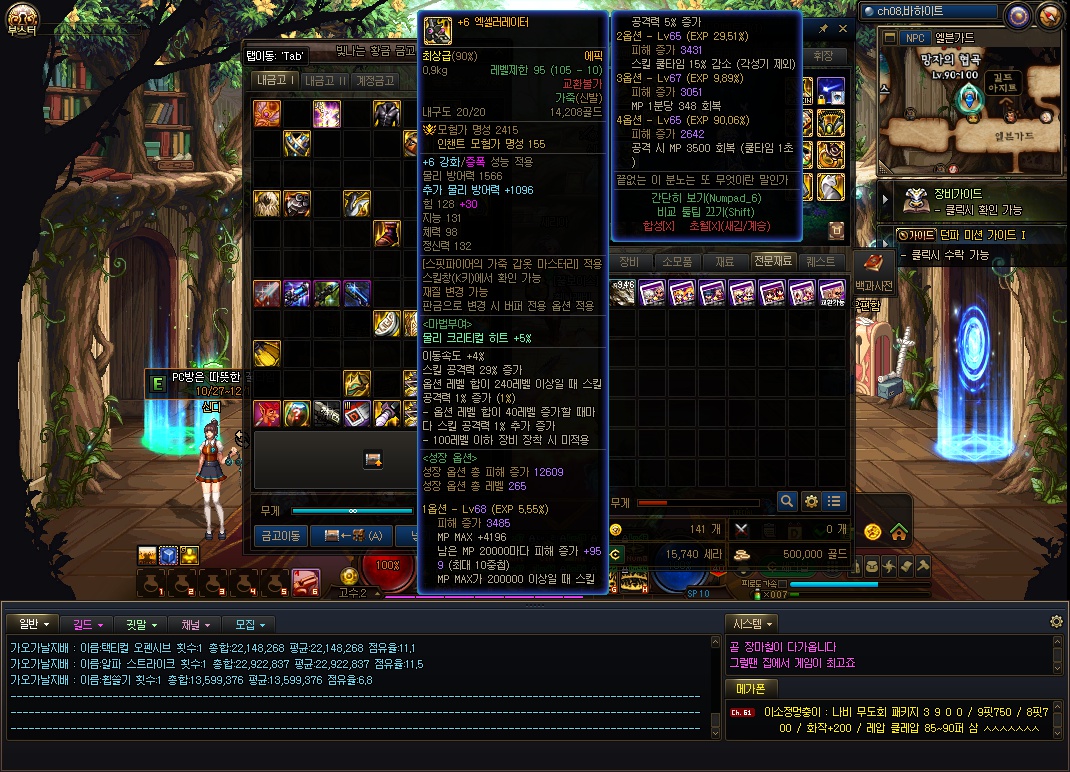Screen dimensions: 1070x772
Task: Select the 재료 materials tab
Action: click(x=725, y=262)
